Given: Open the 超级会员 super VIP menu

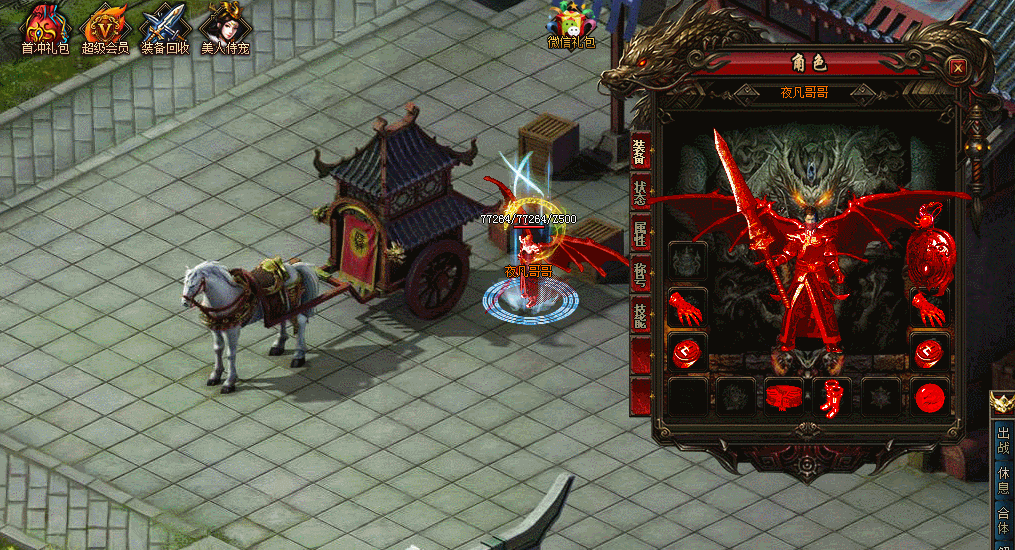Looking at the screenshot, I should (105, 28).
